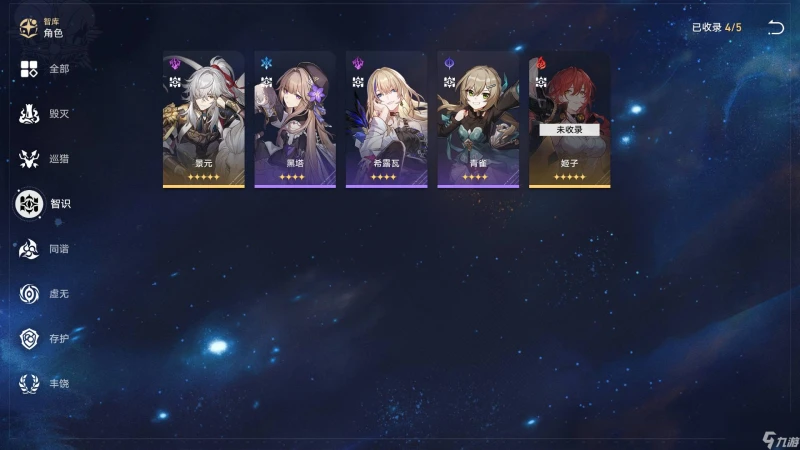
Task: Choose the 巡猎 path filter
Action: point(45,159)
